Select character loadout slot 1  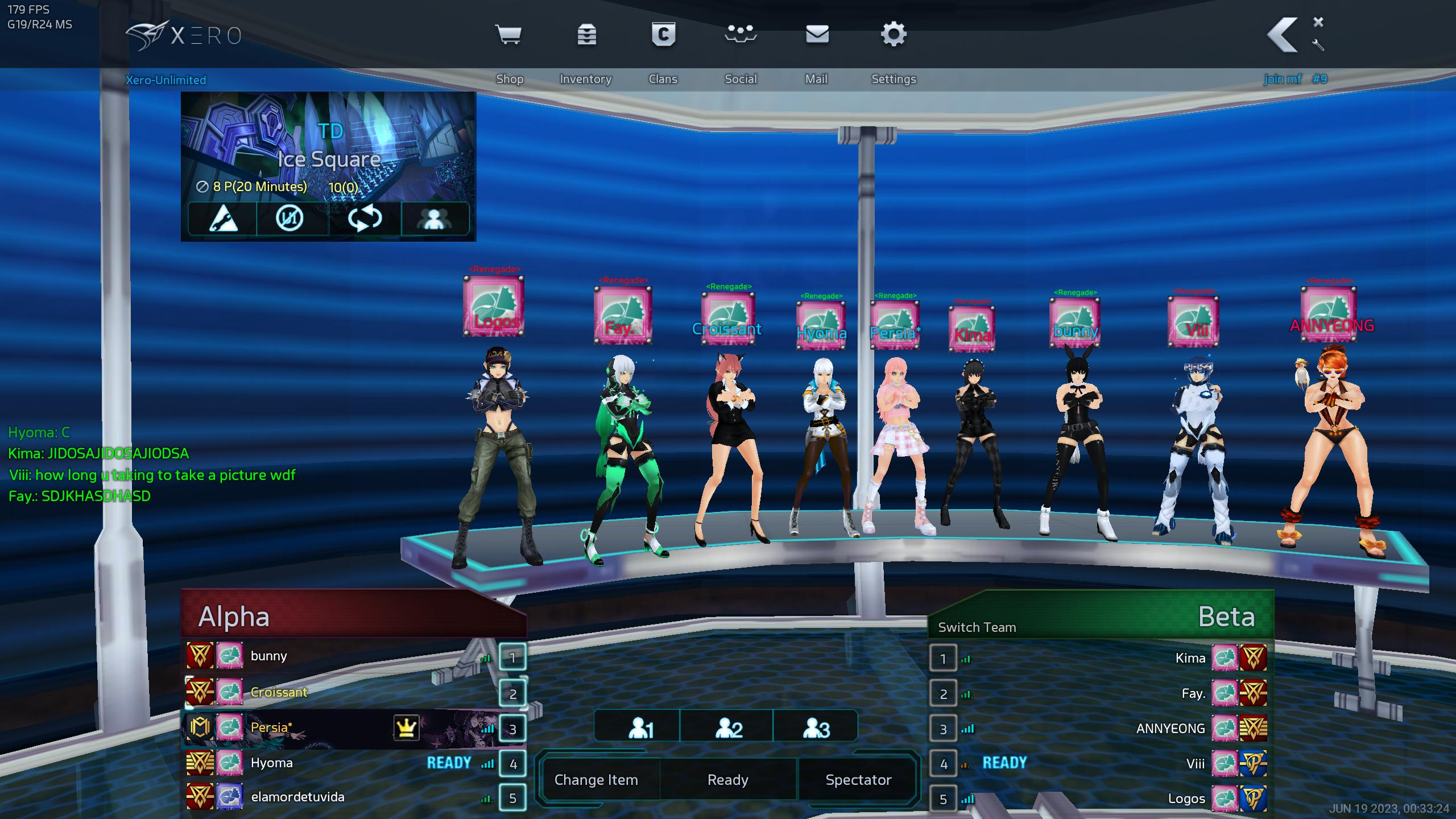[x=640, y=728]
